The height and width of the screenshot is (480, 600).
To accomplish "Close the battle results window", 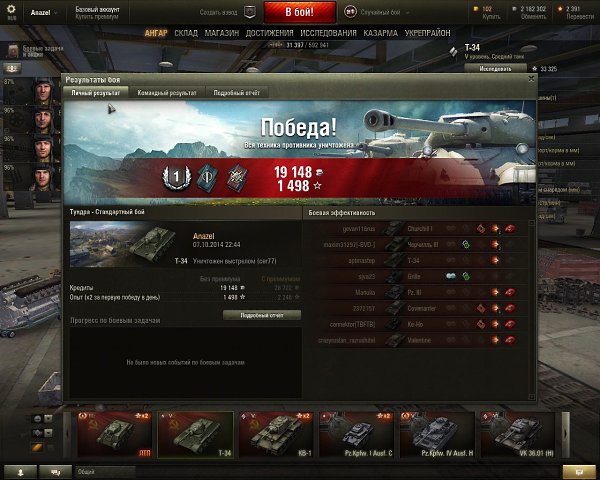I will pos(529,77).
